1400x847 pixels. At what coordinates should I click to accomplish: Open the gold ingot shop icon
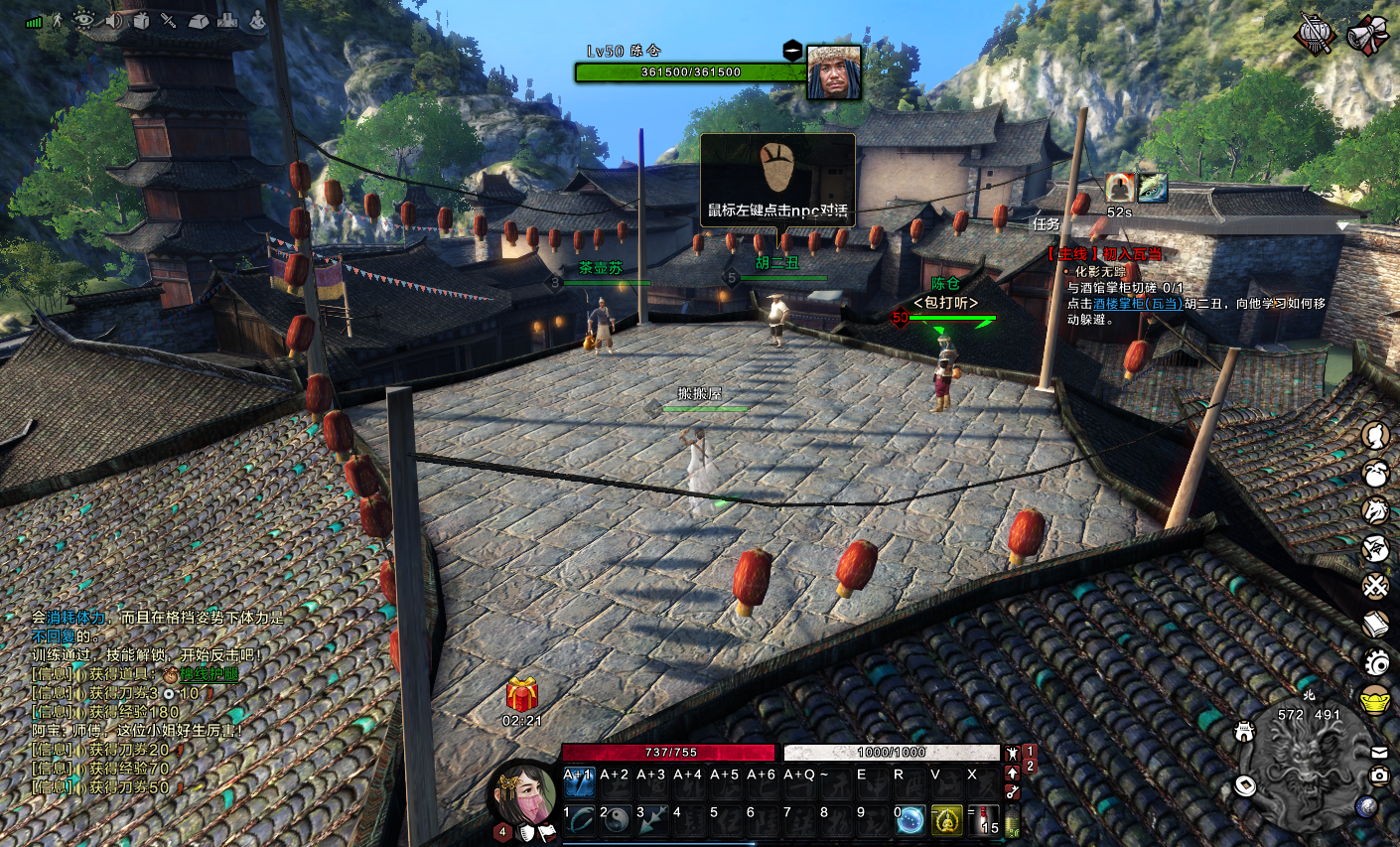coord(1375,699)
